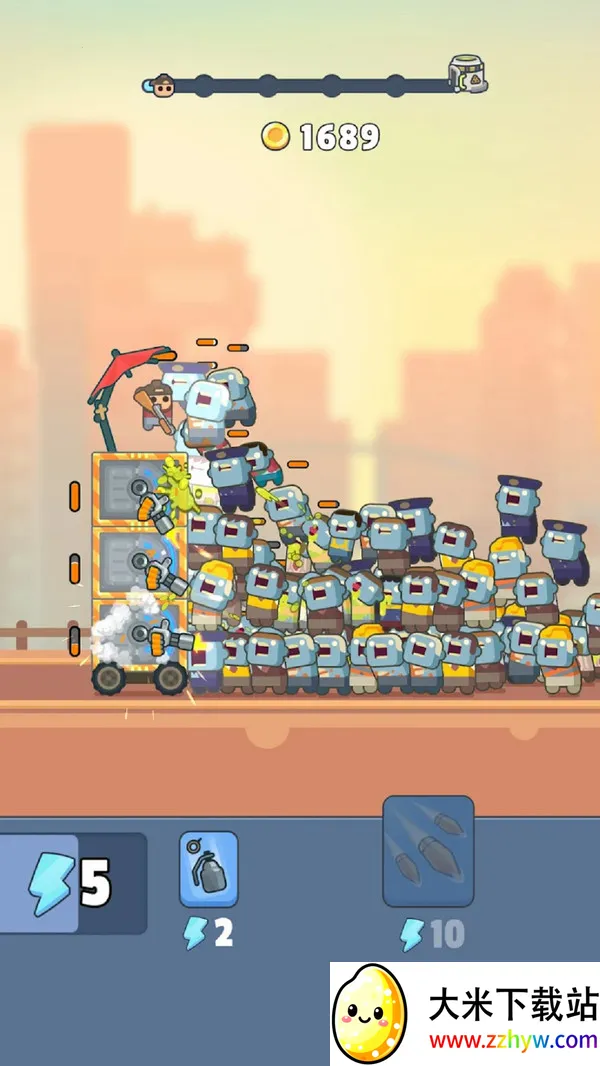Activate the missile barrage ability costing 10
The width and height of the screenshot is (600, 1066).
click(x=428, y=851)
